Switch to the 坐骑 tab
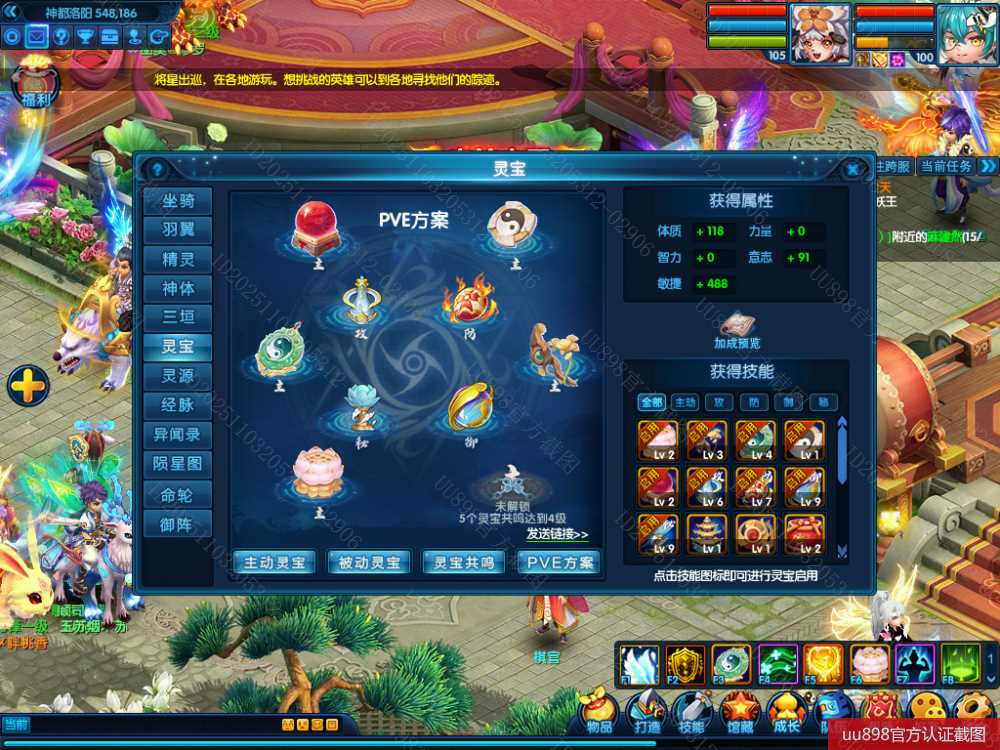Screen dimensions: 1000x750 pos(178,201)
